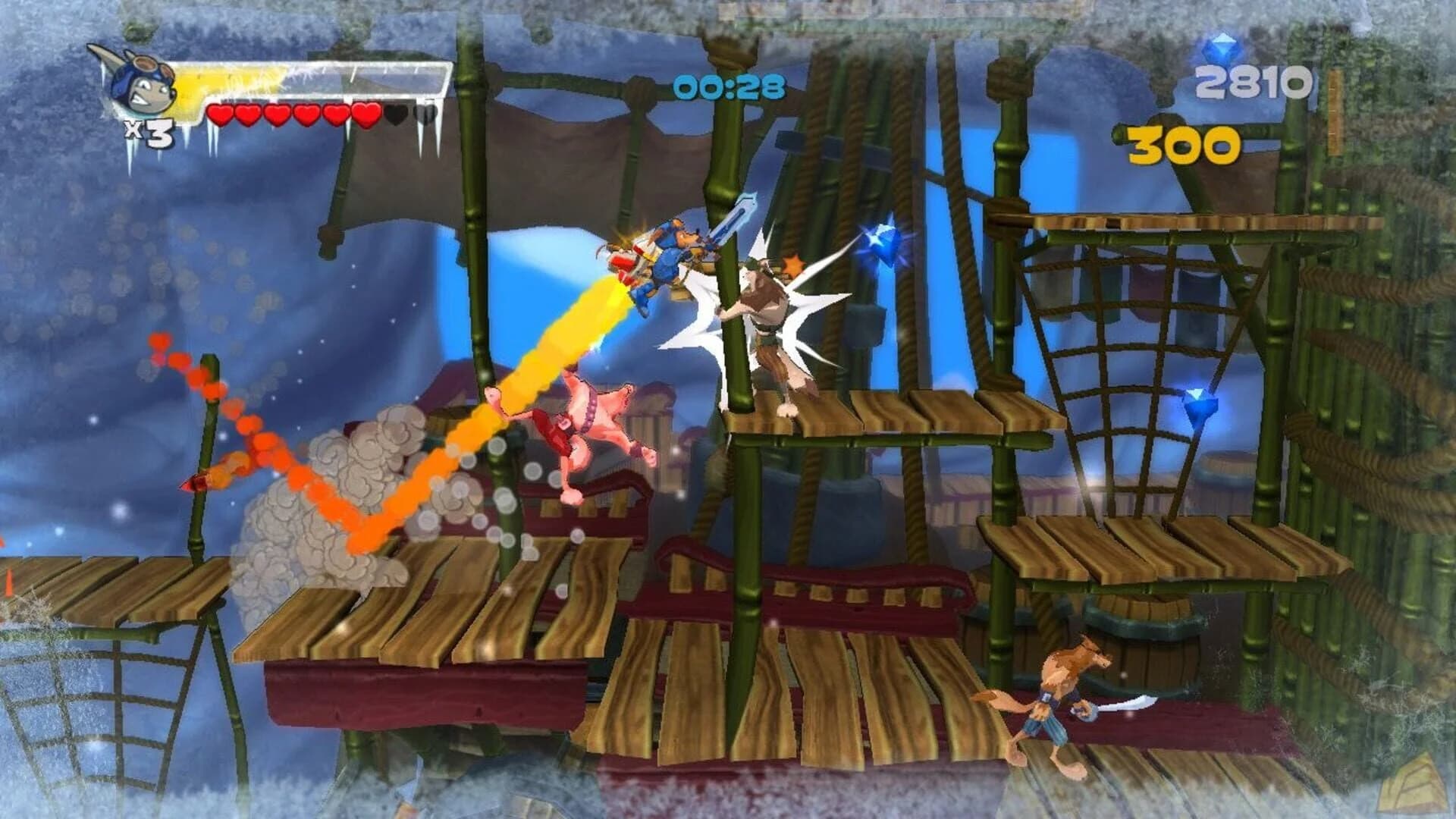Click the Sparkster character portrait icon
The image size is (1456, 819).
pyautogui.click(x=140, y=83)
